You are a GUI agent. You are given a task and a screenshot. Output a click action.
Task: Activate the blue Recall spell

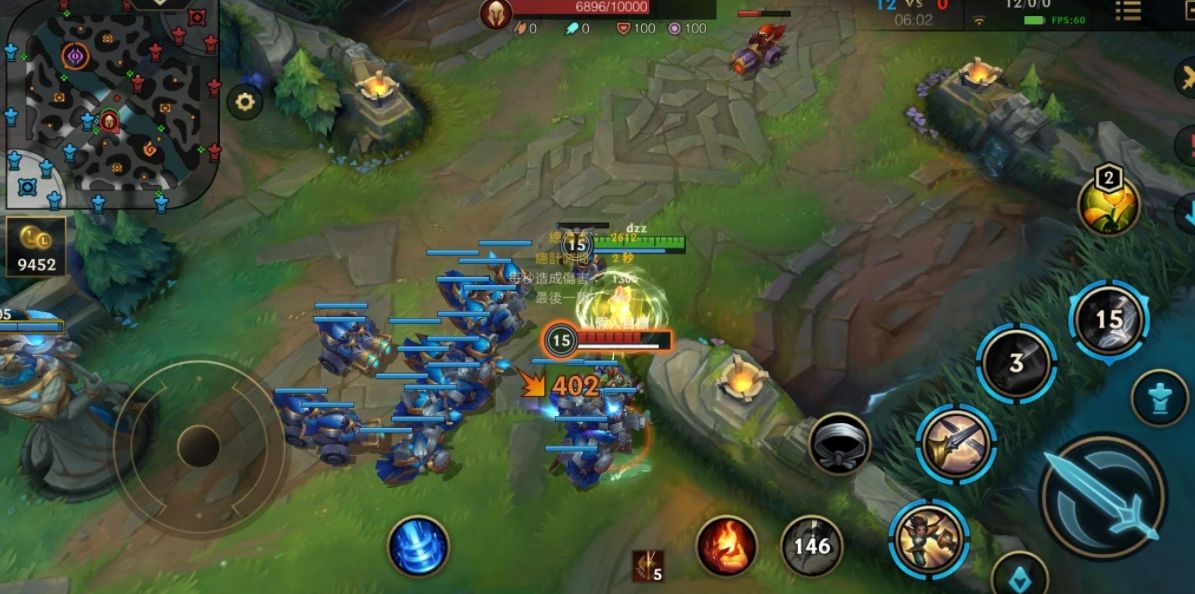click(x=418, y=546)
